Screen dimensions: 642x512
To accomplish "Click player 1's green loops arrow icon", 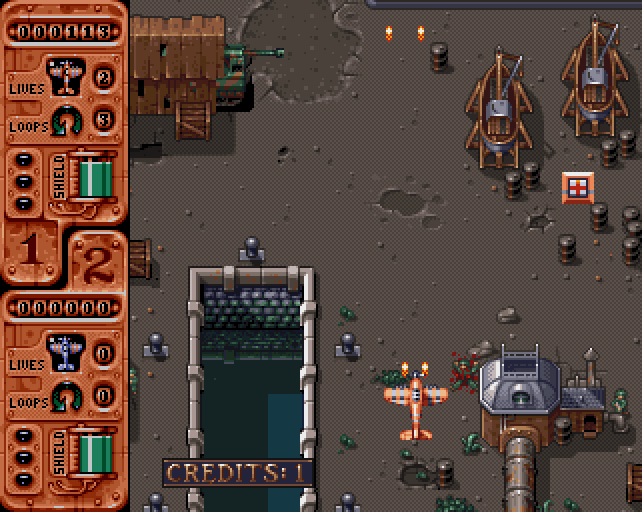I will click(66, 120).
